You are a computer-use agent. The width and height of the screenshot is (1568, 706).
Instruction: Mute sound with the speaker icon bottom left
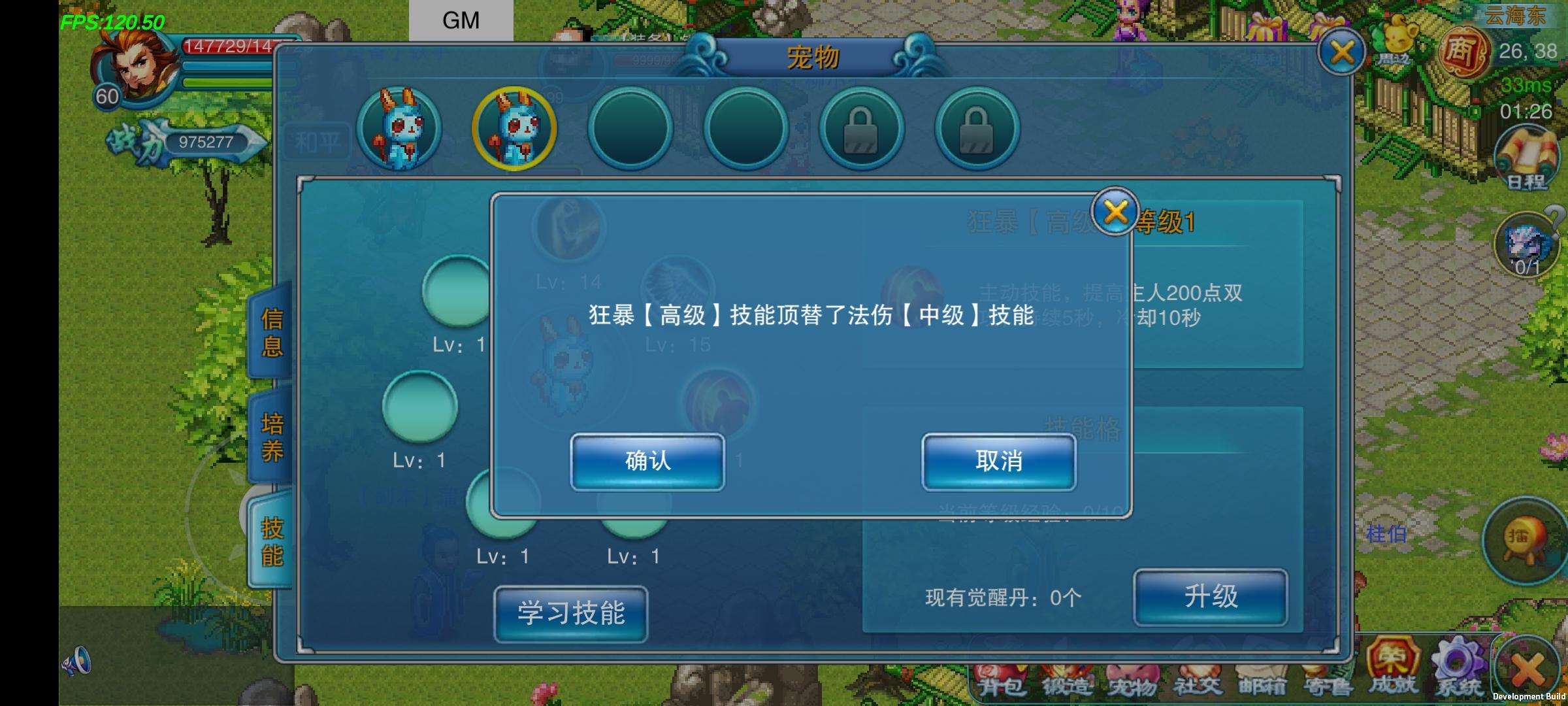(x=77, y=662)
